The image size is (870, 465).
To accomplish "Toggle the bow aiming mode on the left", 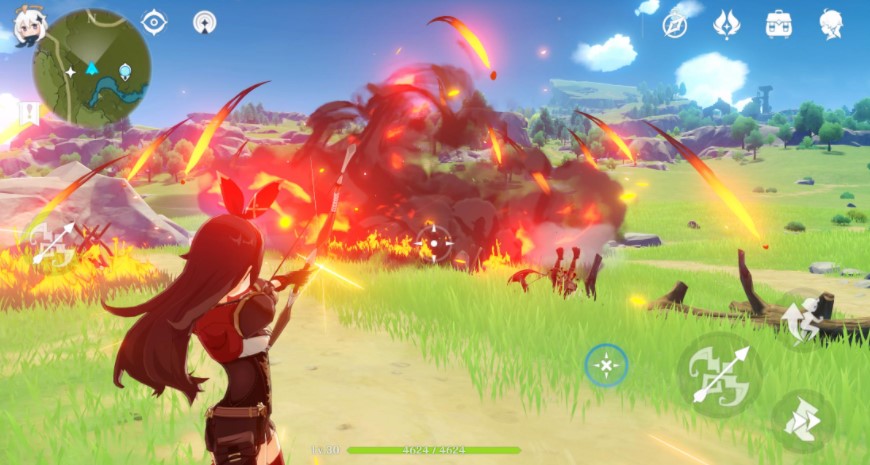I will [52, 243].
